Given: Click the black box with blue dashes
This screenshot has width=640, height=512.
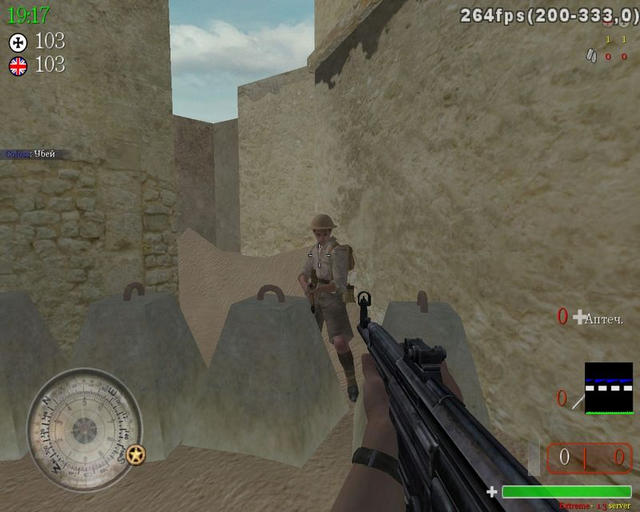Looking at the screenshot, I should click(x=609, y=388).
